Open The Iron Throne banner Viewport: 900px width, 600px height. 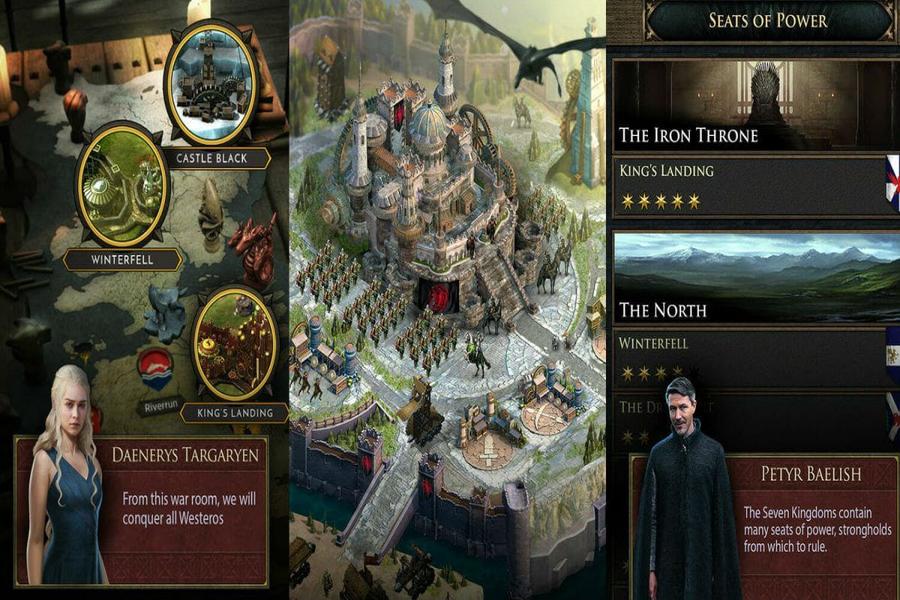pyautogui.click(x=755, y=105)
